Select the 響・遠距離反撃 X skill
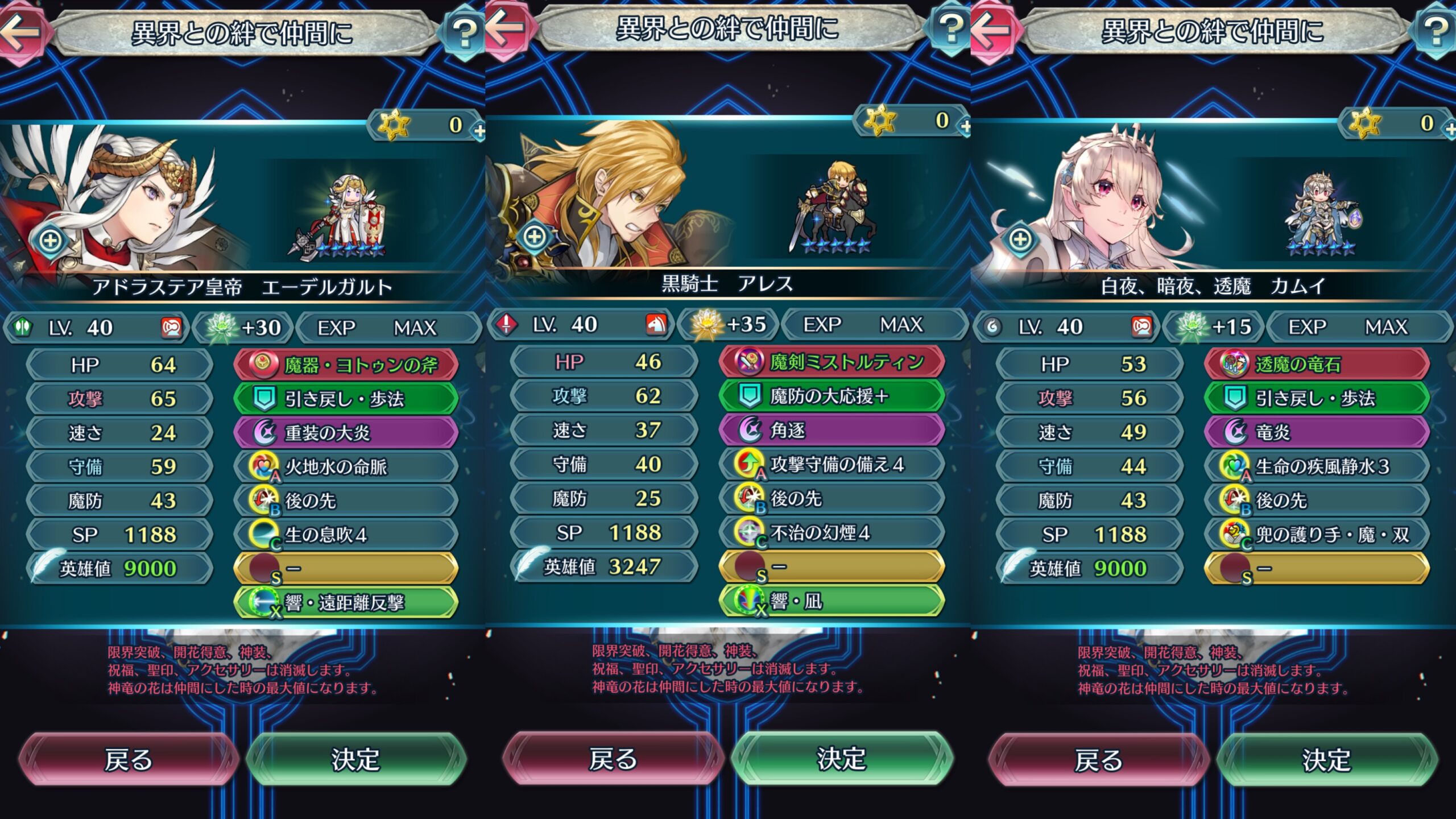Viewport: 1456px width, 819px height. 346,602
